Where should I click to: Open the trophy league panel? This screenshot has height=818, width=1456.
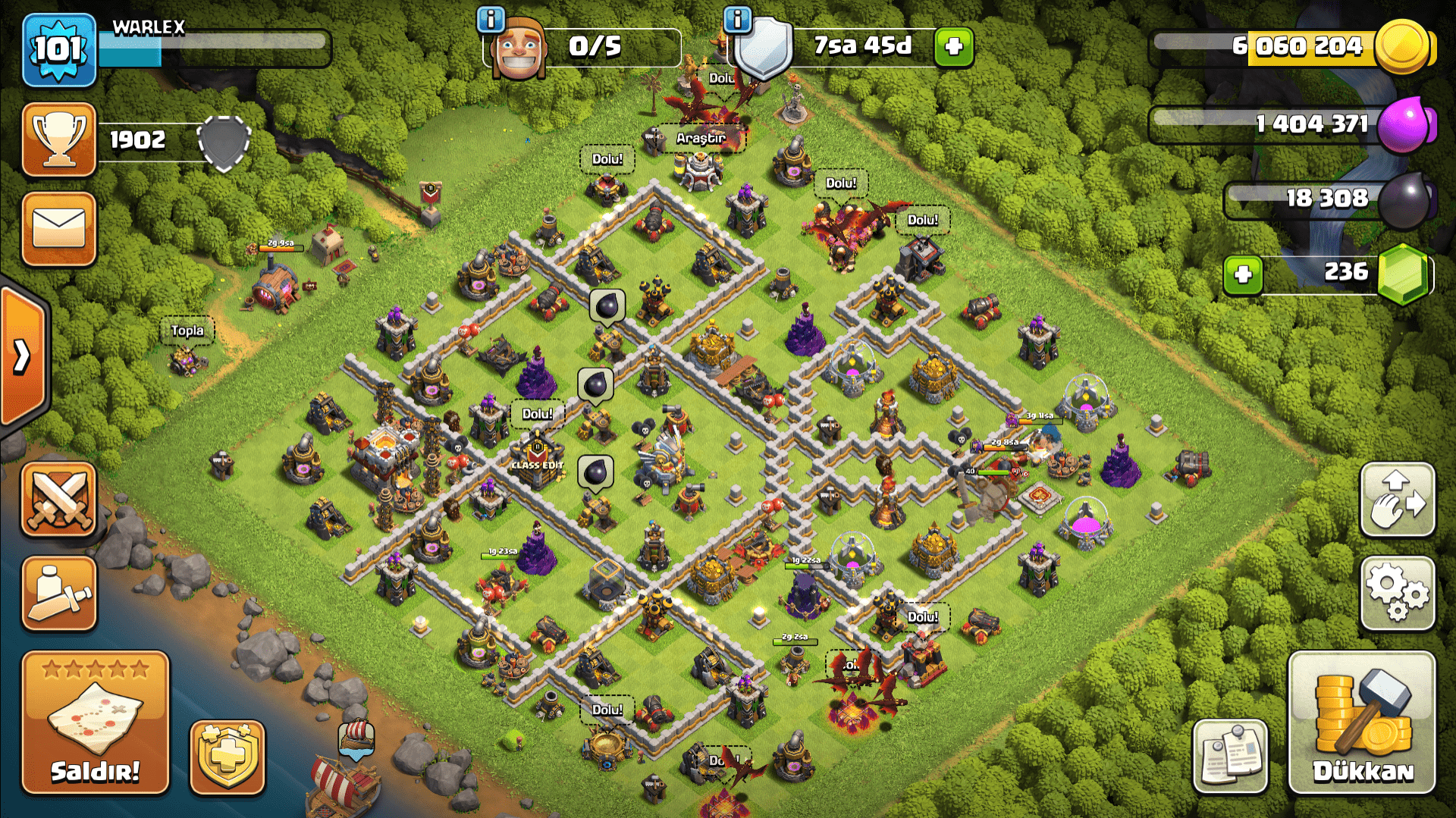59,140
